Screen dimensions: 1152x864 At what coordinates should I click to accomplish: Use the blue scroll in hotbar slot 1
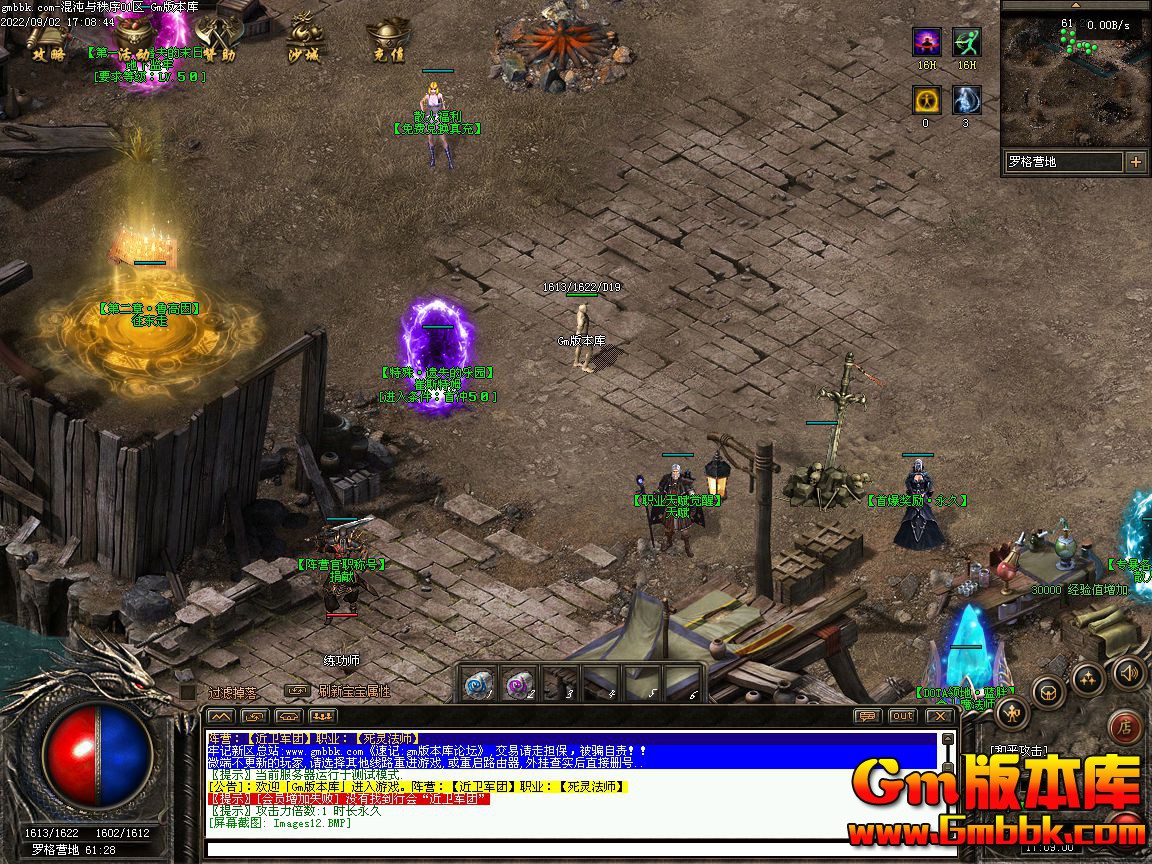click(x=479, y=684)
